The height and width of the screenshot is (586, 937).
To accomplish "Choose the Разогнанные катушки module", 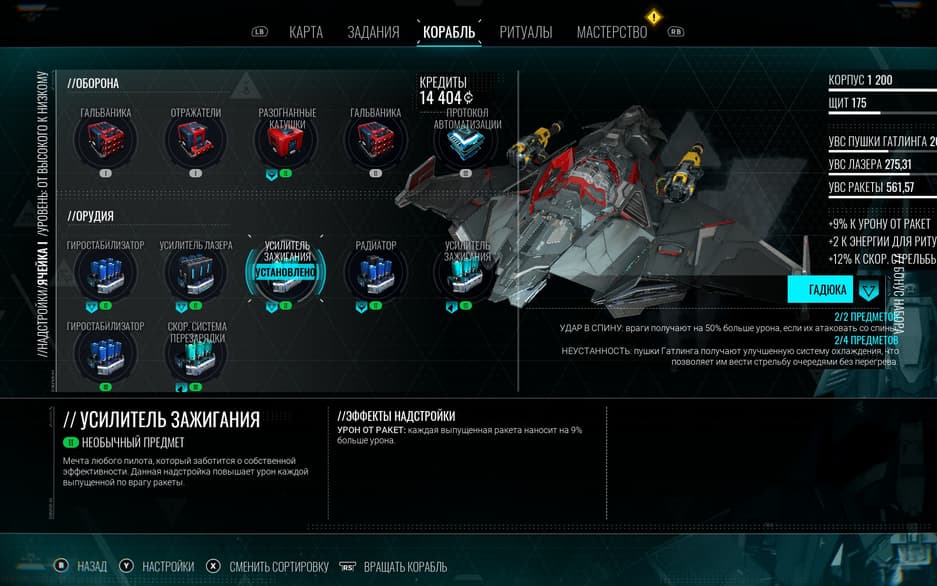I will [x=286, y=143].
